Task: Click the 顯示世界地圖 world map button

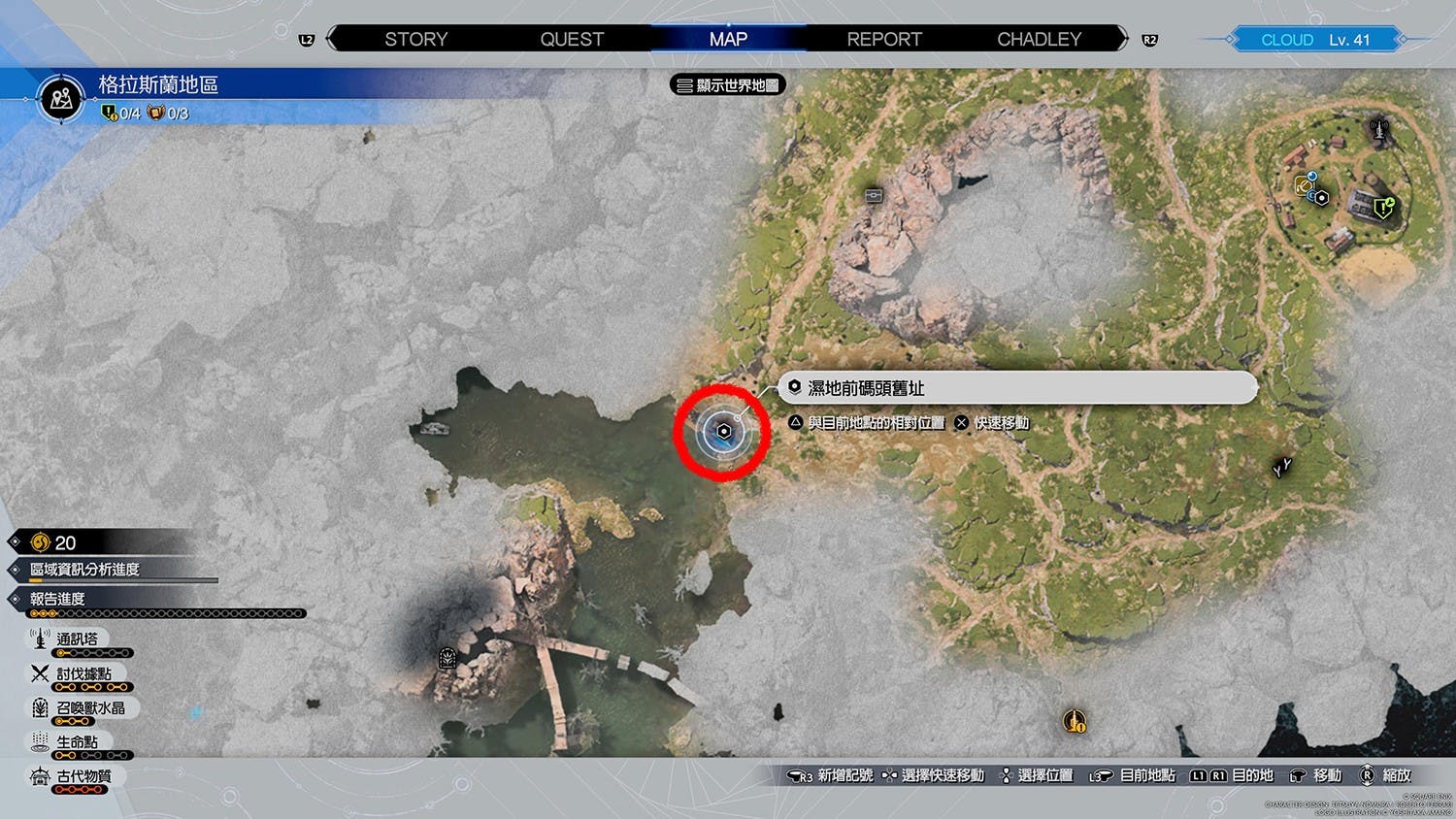Action: [x=728, y=85]
